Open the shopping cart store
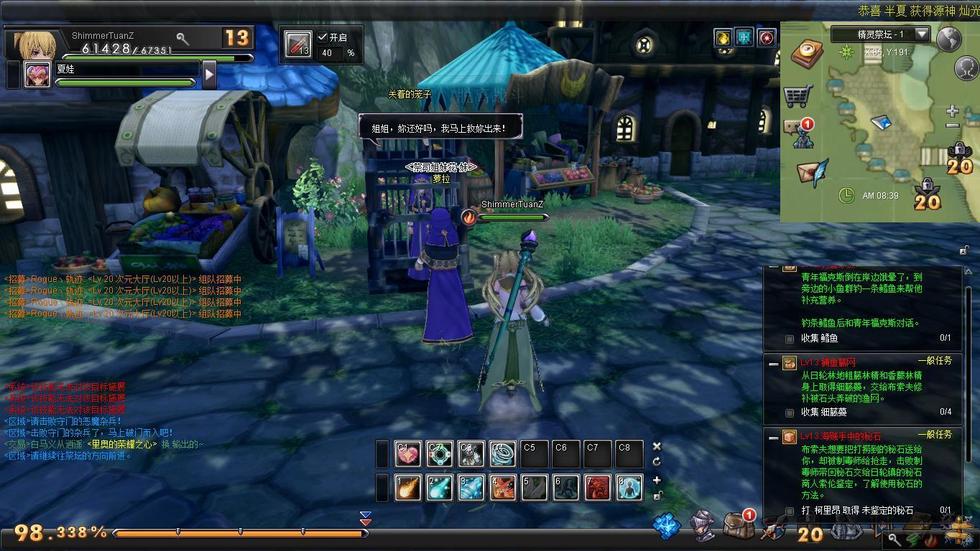 coord(797,96)
